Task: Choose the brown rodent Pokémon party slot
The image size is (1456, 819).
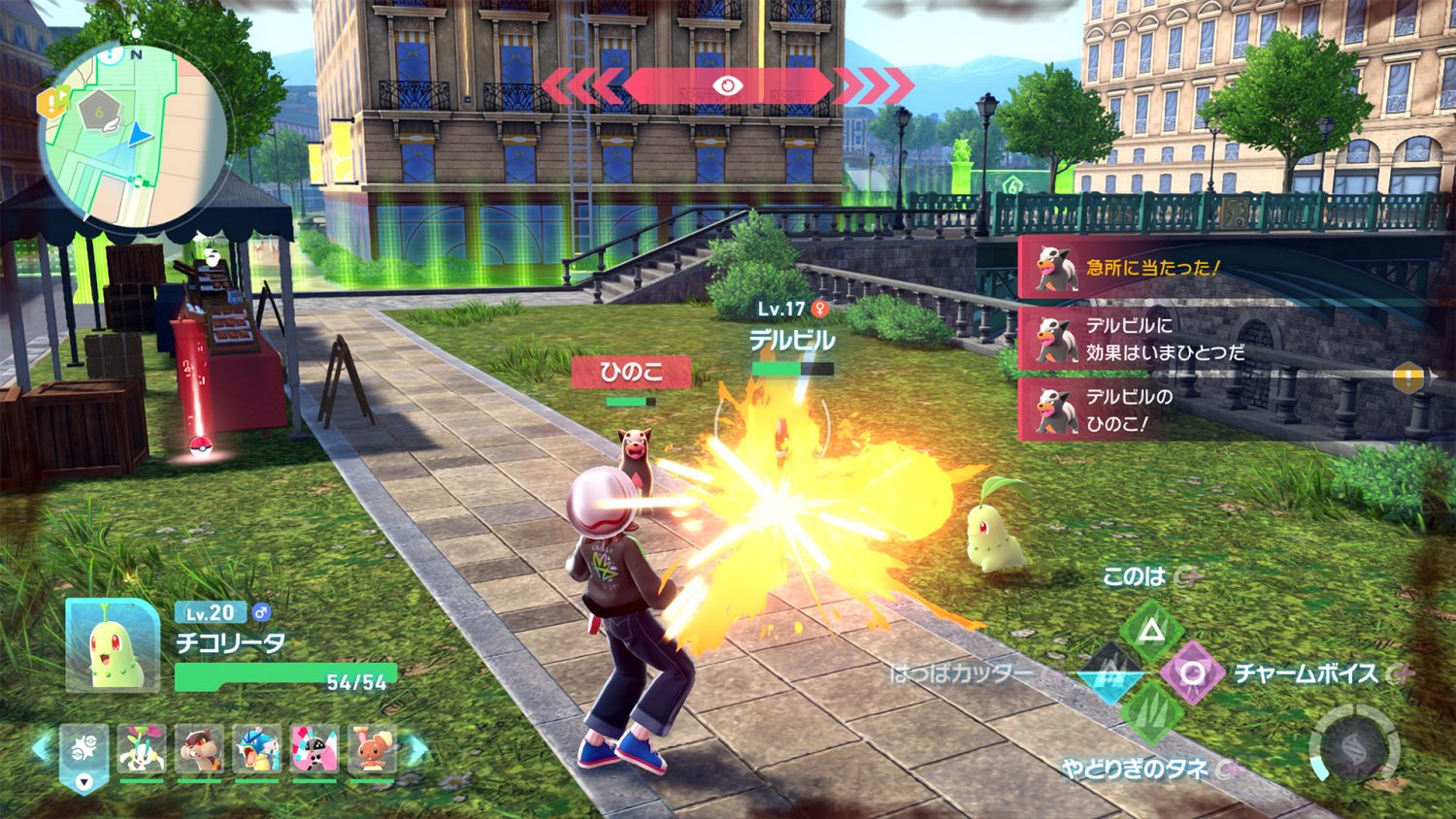Action: pos(200,750)
